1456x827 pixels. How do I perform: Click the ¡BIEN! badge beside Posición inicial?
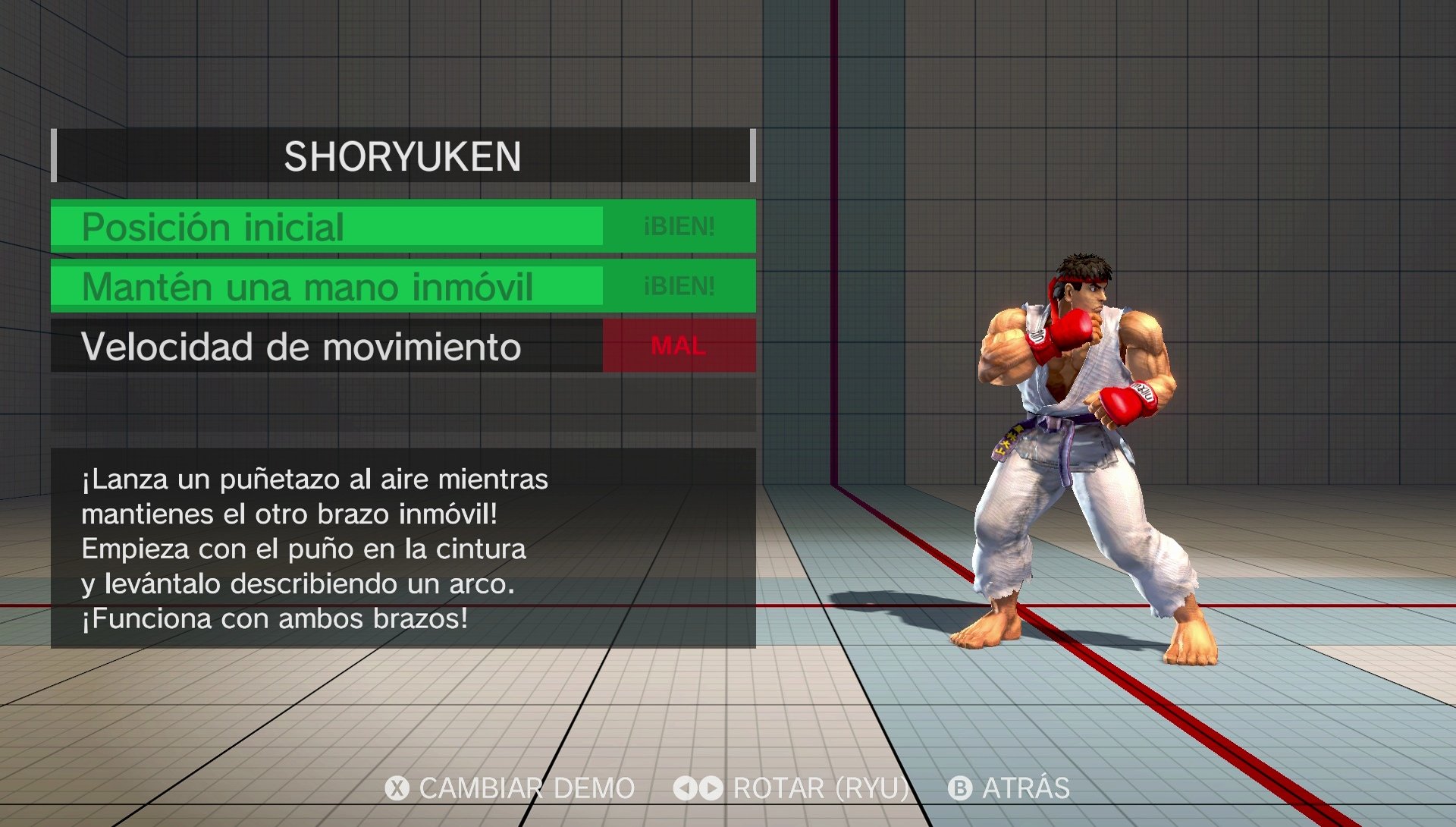[x=677, y=225]
